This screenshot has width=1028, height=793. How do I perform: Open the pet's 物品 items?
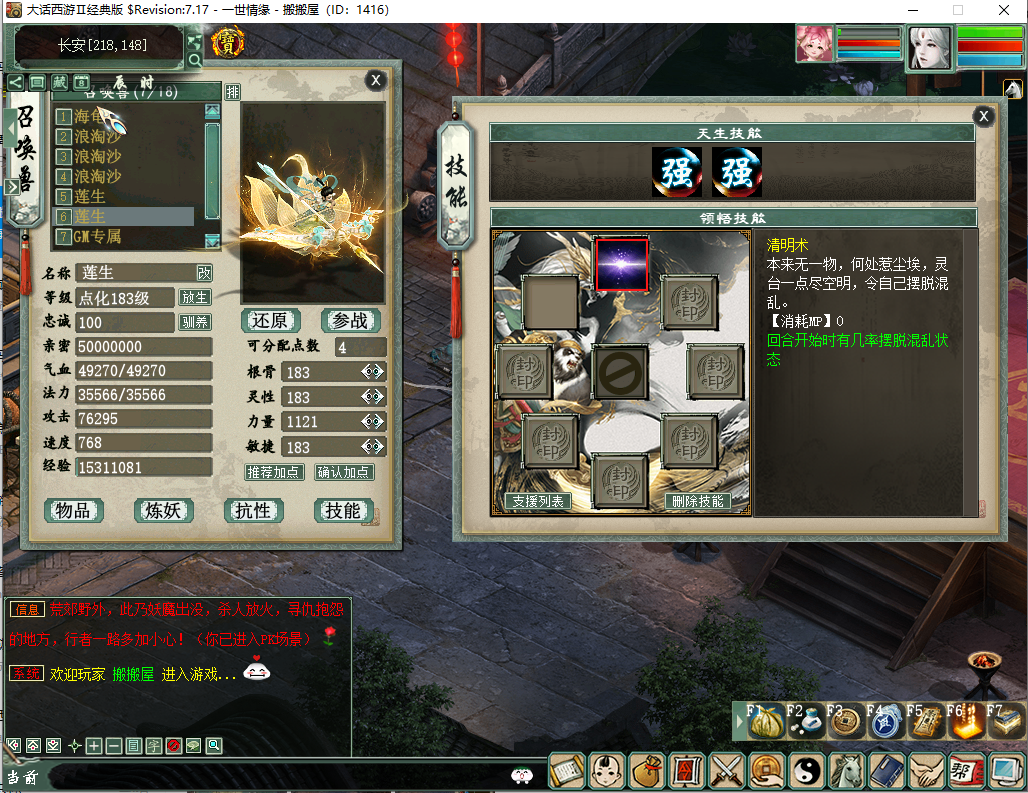point(74,511)
